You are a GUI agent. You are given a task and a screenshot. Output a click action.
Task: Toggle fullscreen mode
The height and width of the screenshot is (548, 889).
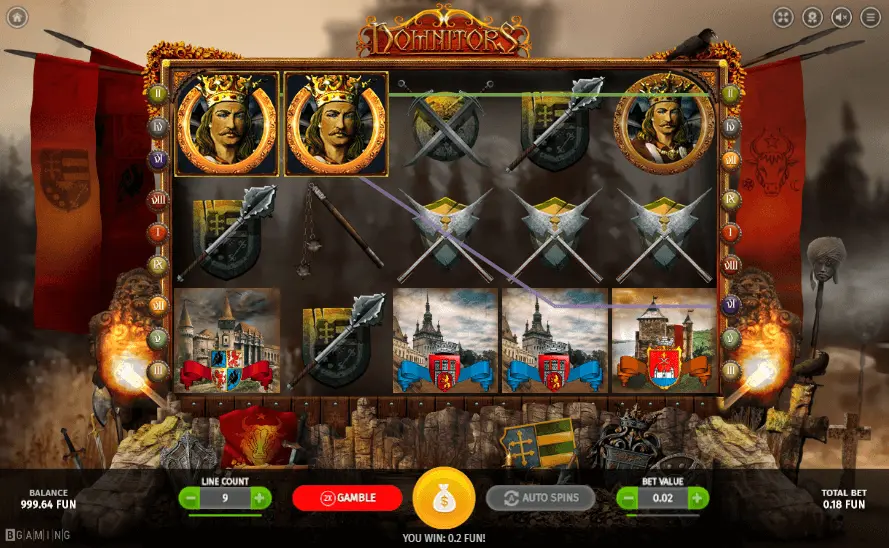(x=784, y=17)
